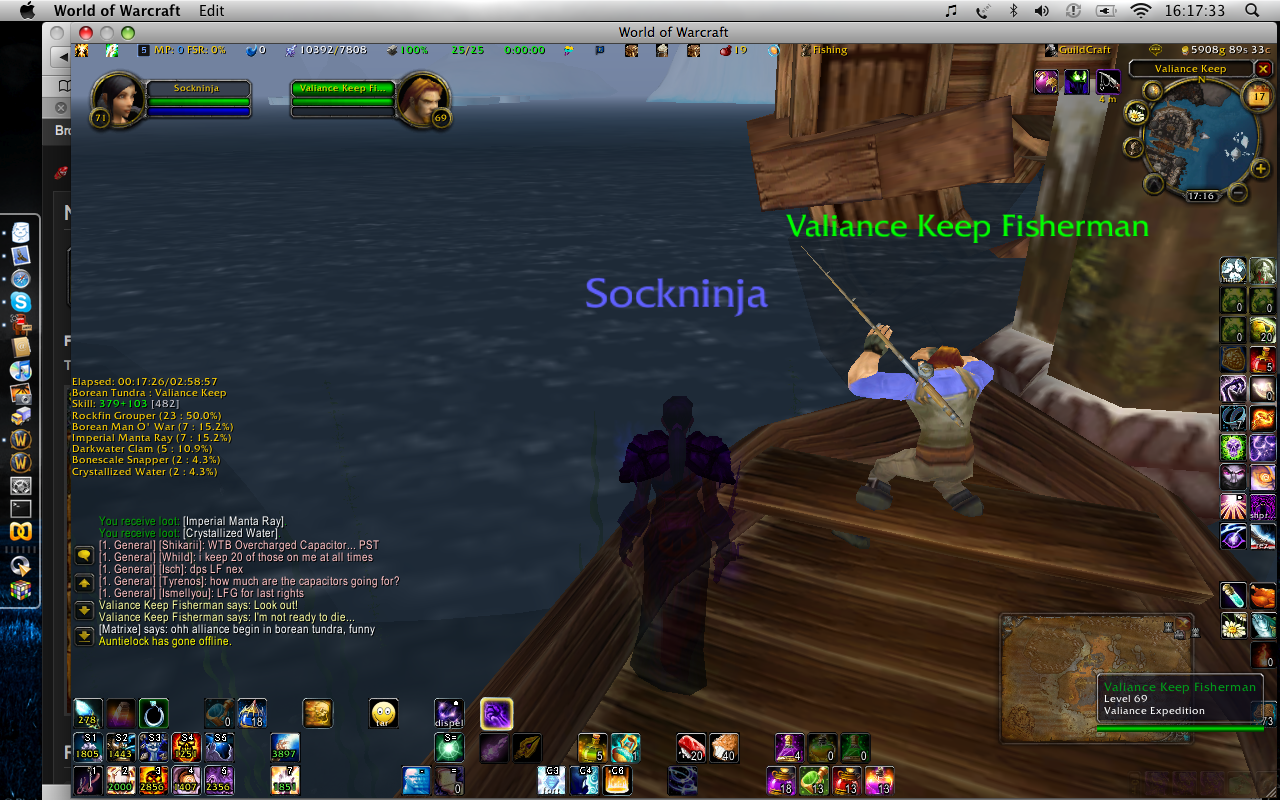
Task: Open the daisy herb tracking button
Action: click(x=1137, y=113)
